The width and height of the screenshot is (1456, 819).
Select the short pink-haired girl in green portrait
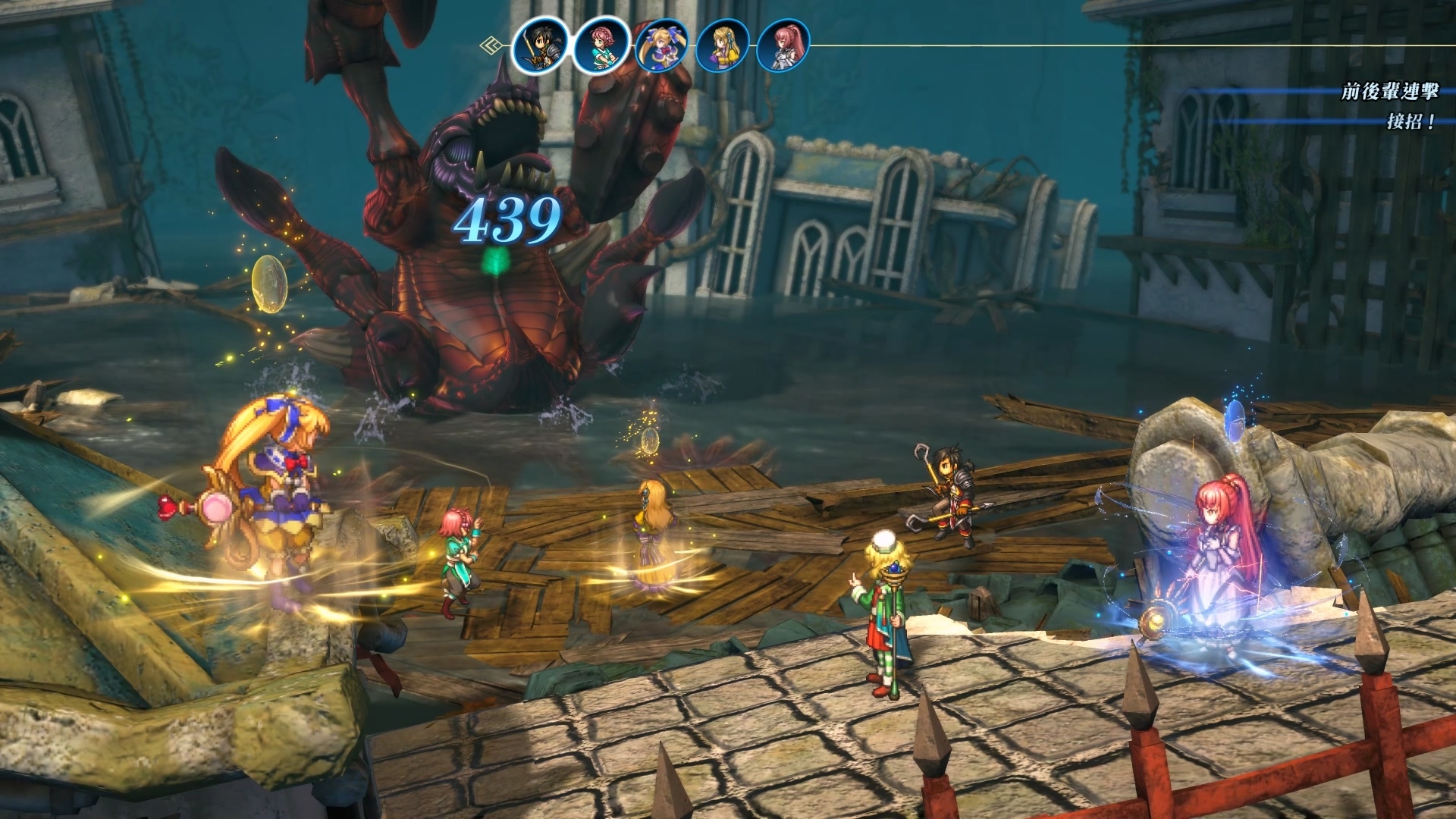[601, 45]
